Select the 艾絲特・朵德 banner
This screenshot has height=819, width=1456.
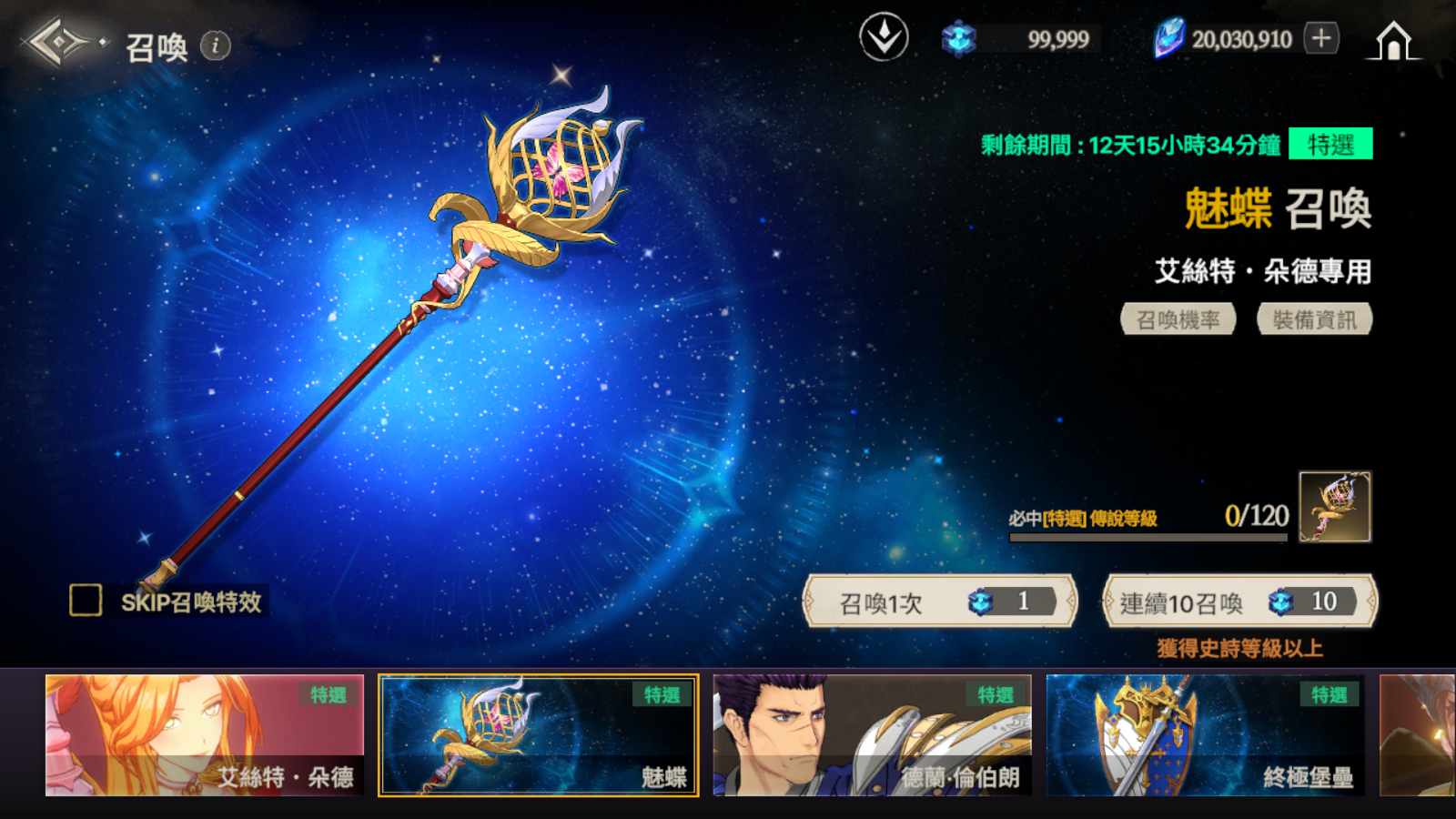[x=205, y=735]
